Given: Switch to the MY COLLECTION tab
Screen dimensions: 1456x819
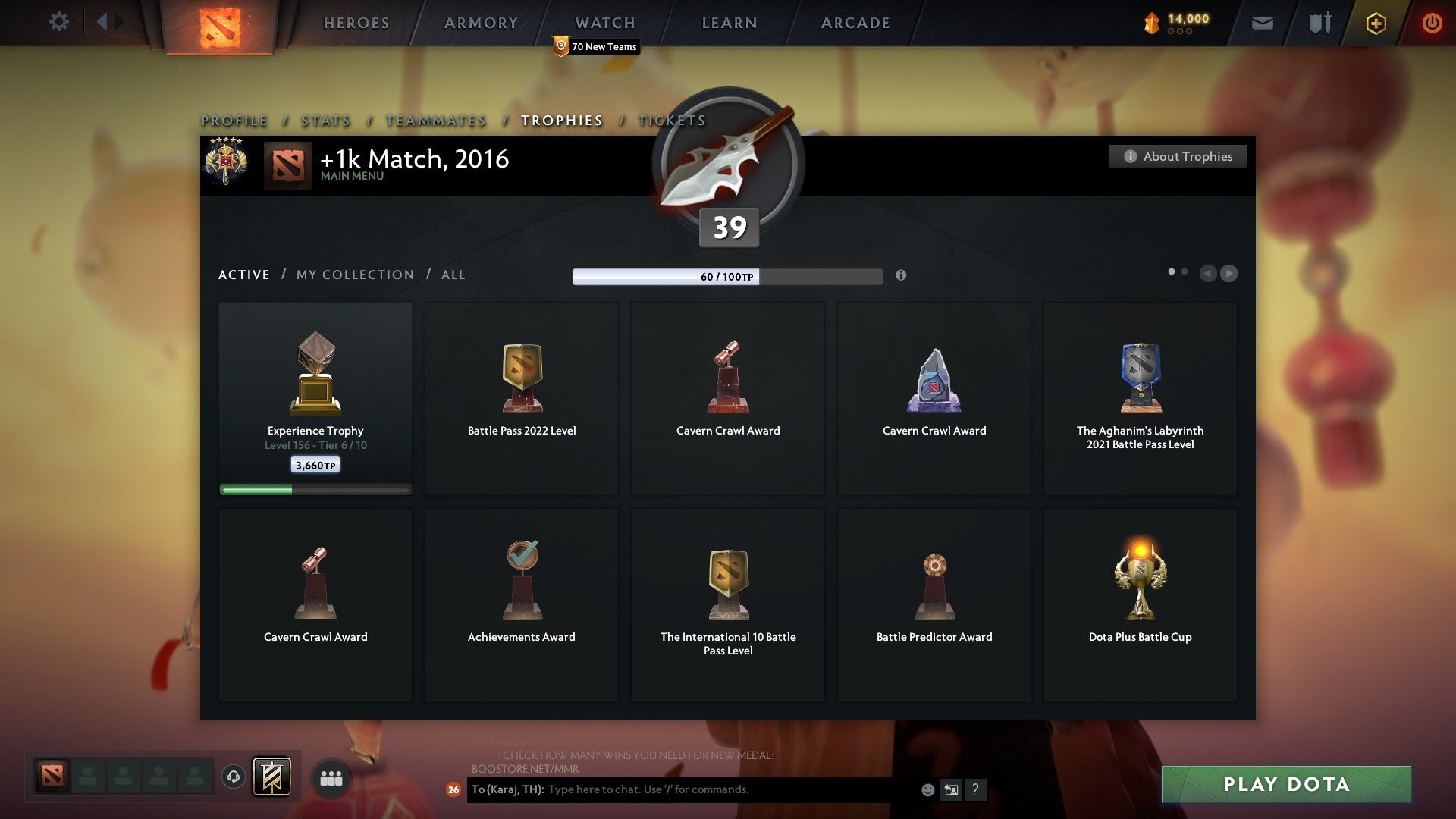Looking at the screenshot, I should point(354,275).
